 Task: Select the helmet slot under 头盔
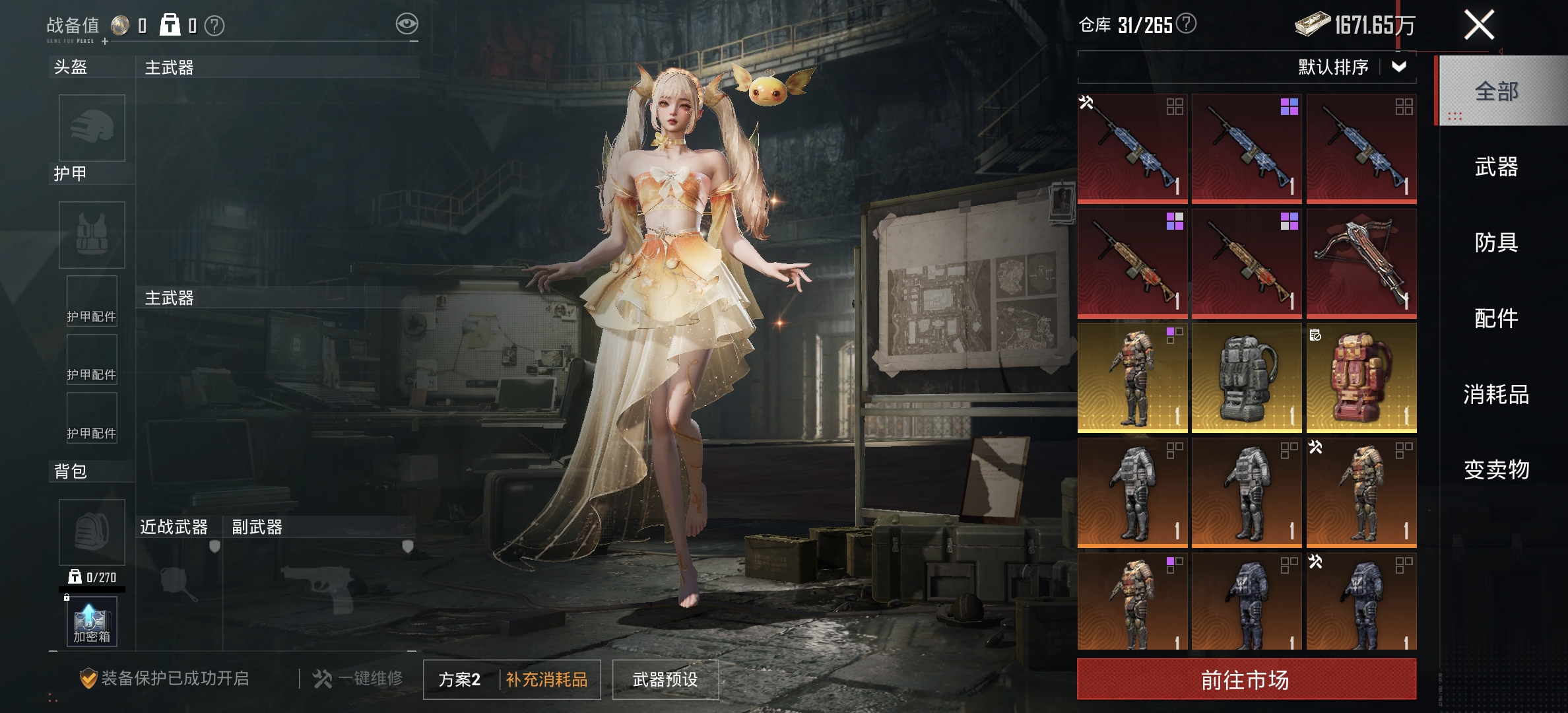point(92,128)
